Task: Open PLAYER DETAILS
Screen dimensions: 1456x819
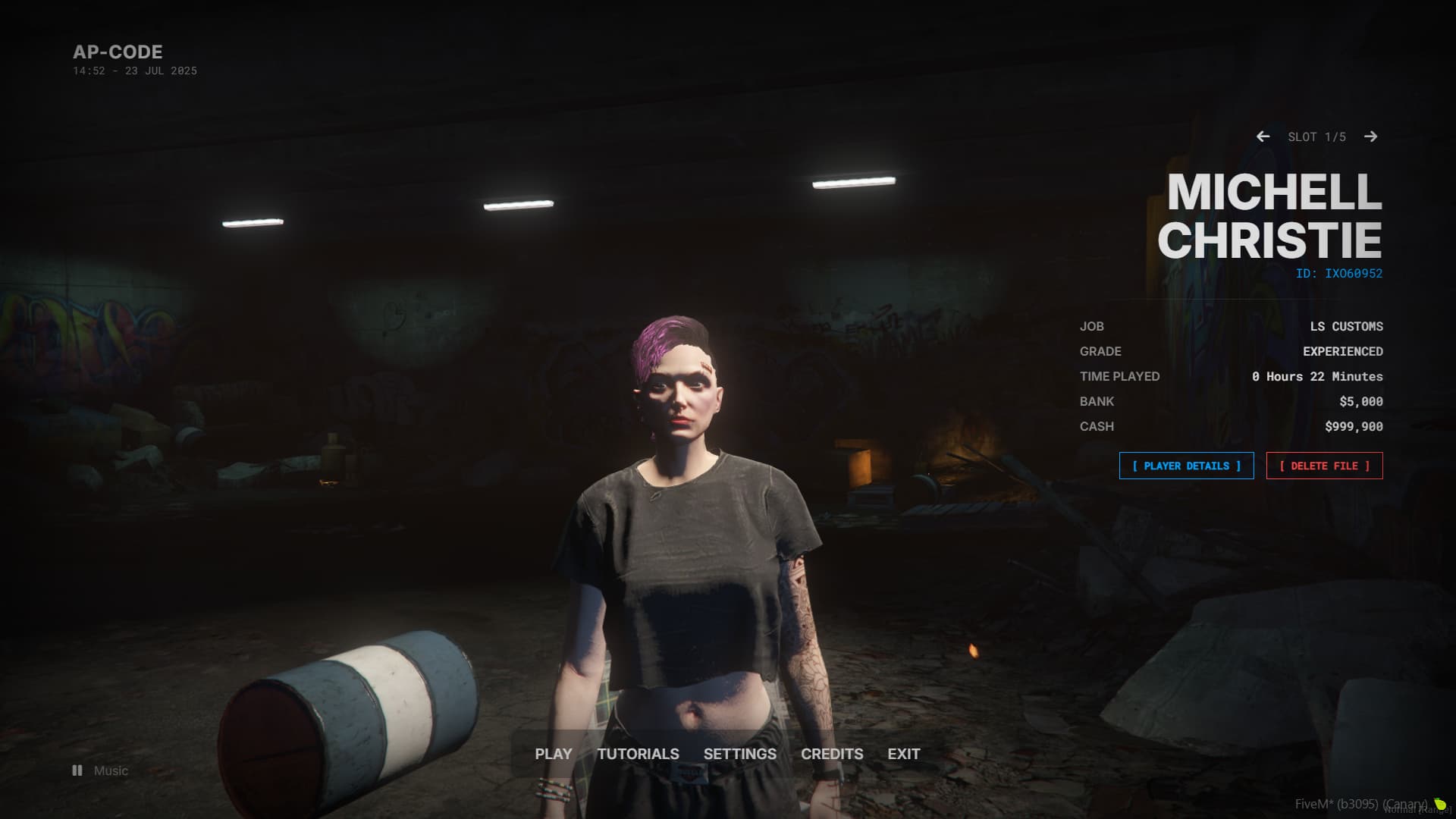Action: (1186, 466)
